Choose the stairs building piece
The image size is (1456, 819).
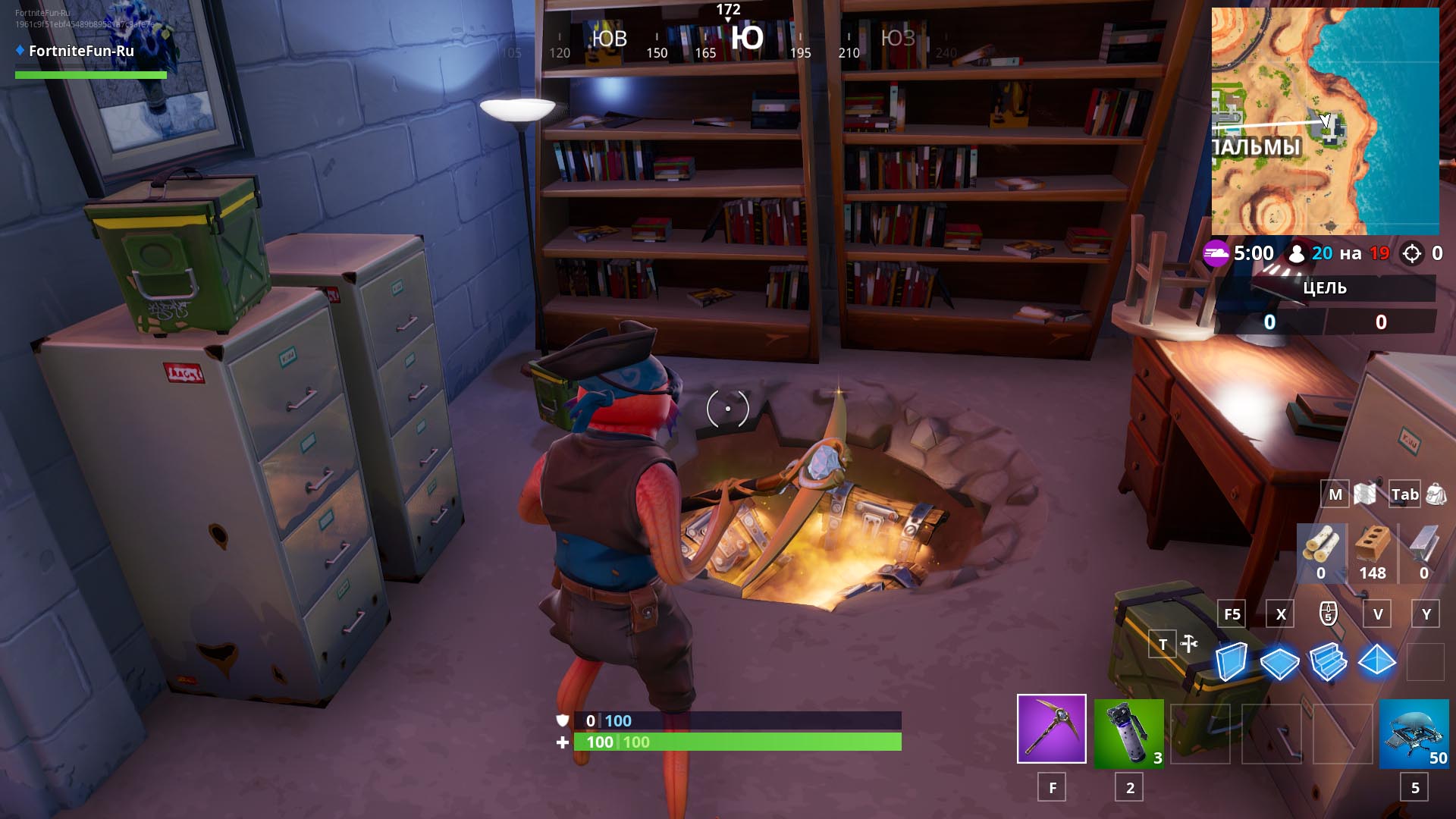(1328, 661)
